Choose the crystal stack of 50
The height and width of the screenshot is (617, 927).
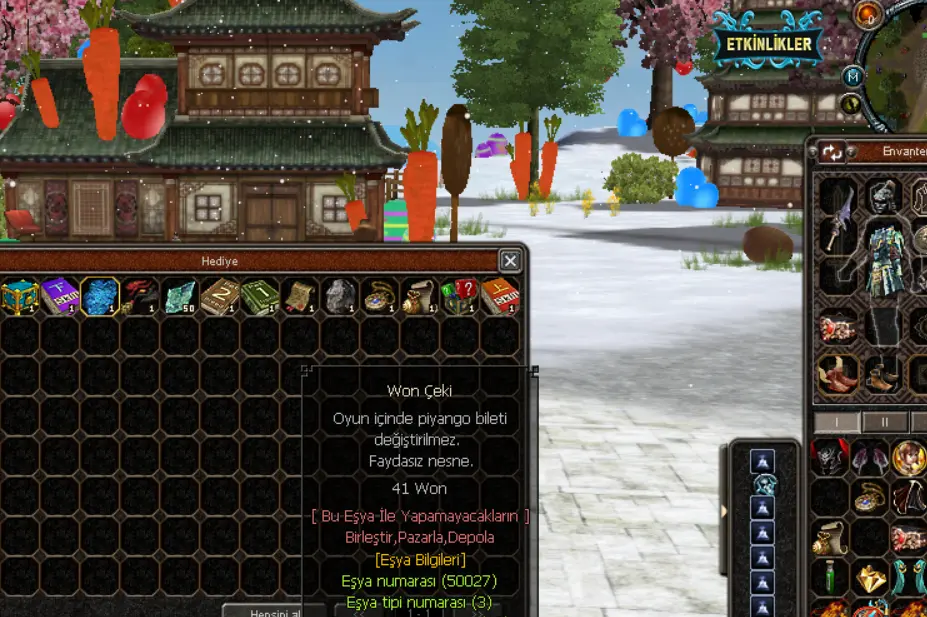tap(180, 297)
